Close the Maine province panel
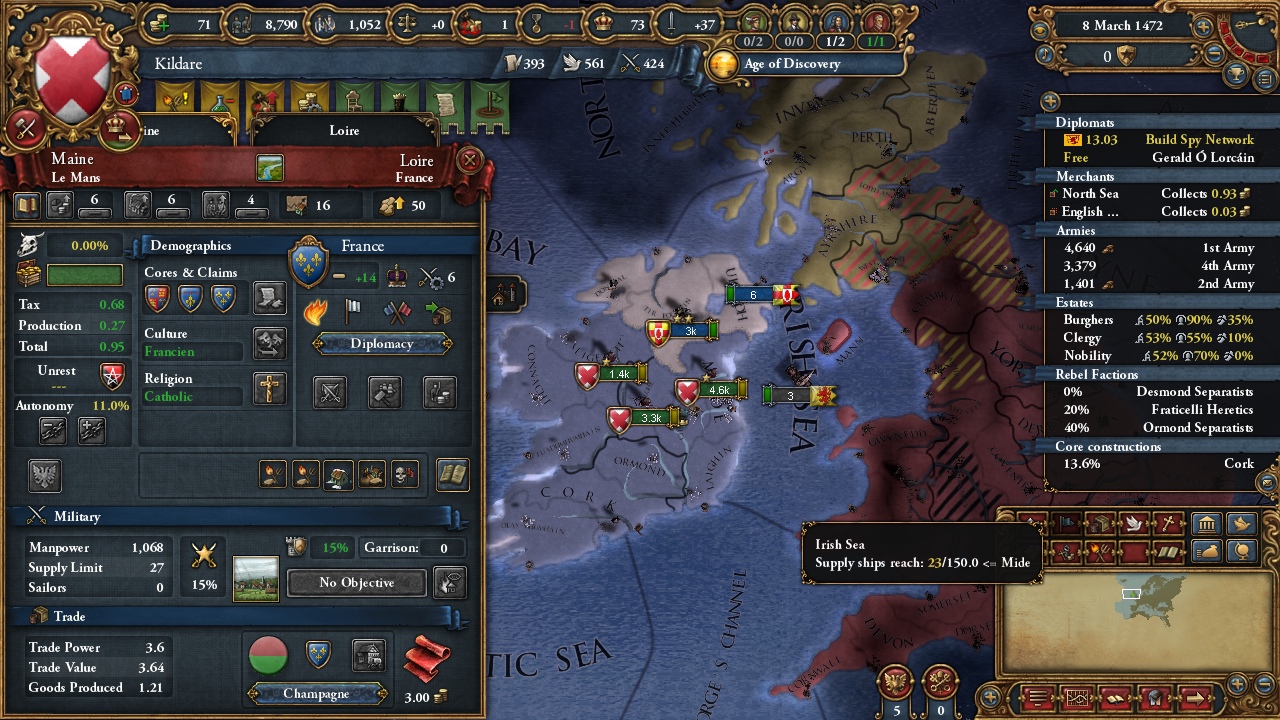Screen dimensions: 1280x720 [469, 159]
